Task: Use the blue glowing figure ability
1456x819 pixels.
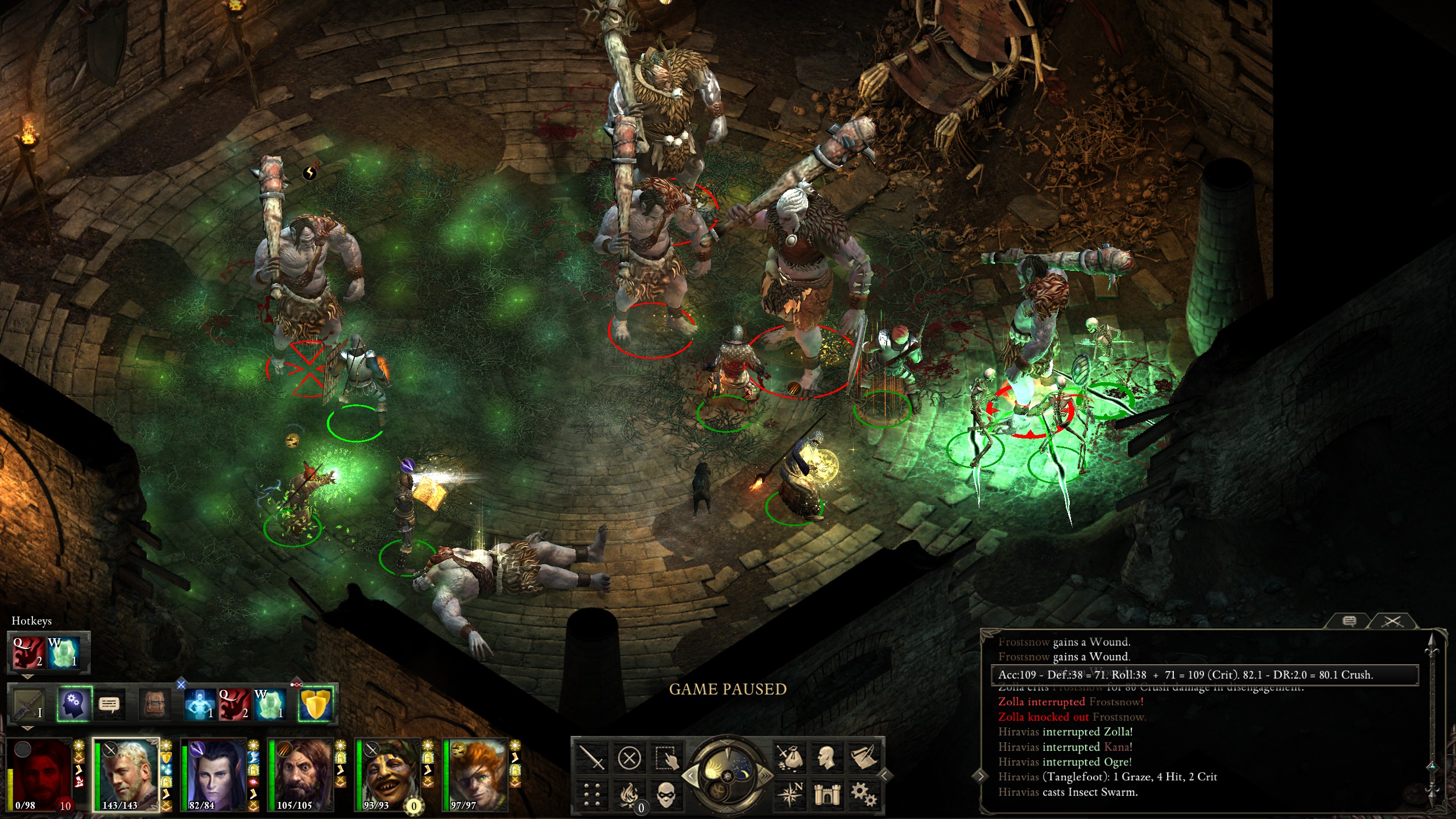Action: tap(200, 704)
